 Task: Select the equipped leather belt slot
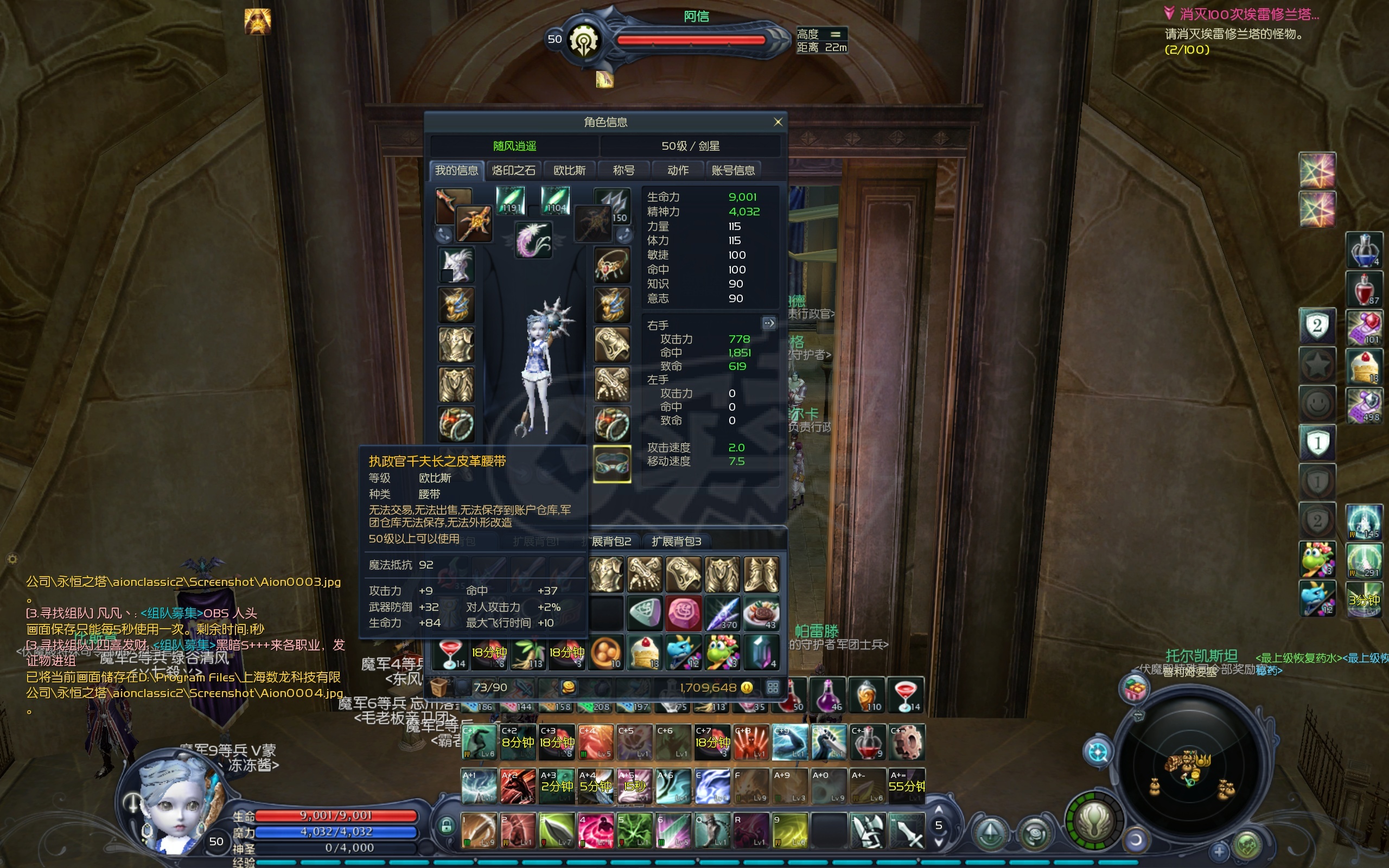point(612,464)
